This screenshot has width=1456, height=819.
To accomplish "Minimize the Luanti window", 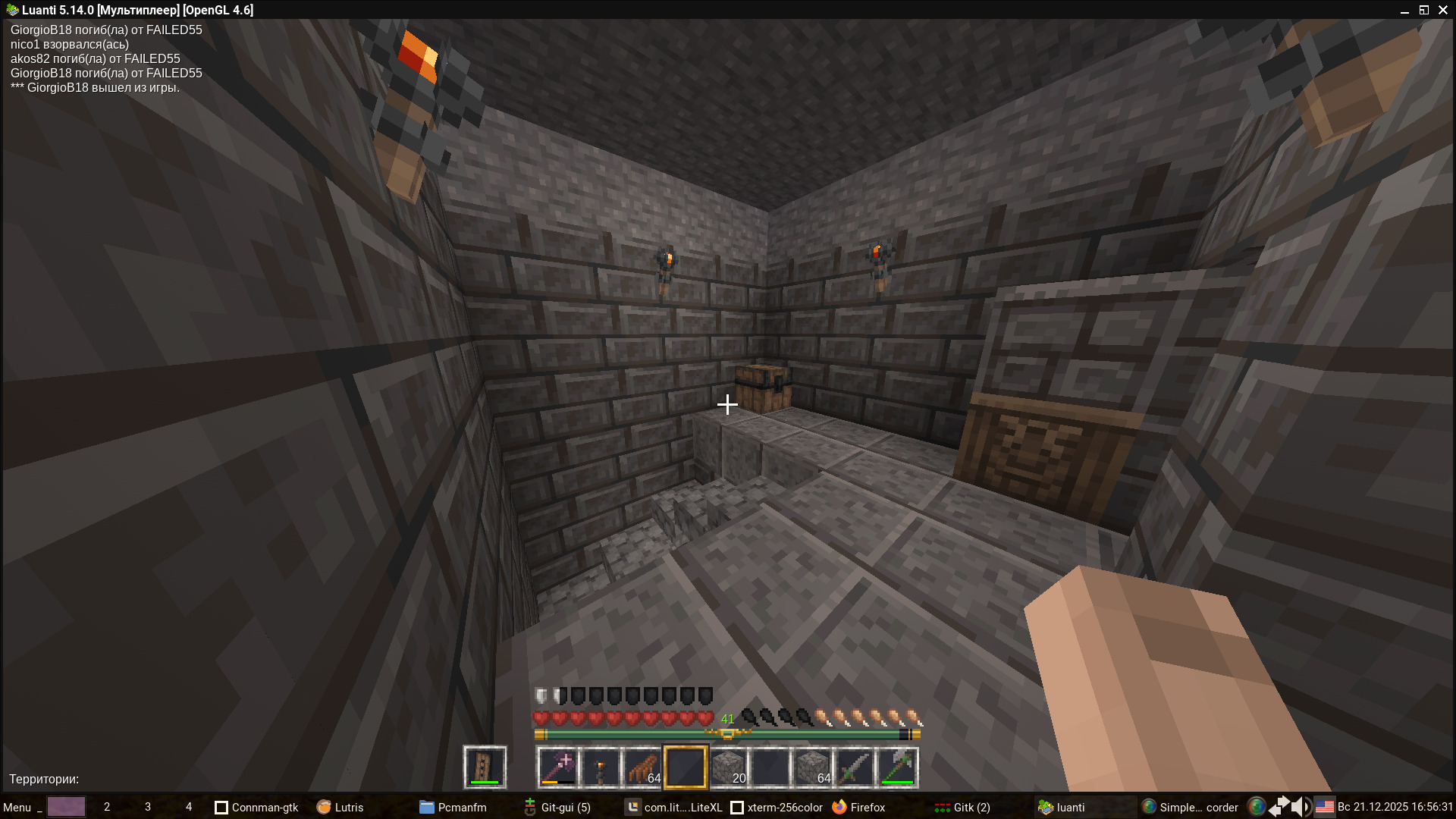I will 1404,10.
